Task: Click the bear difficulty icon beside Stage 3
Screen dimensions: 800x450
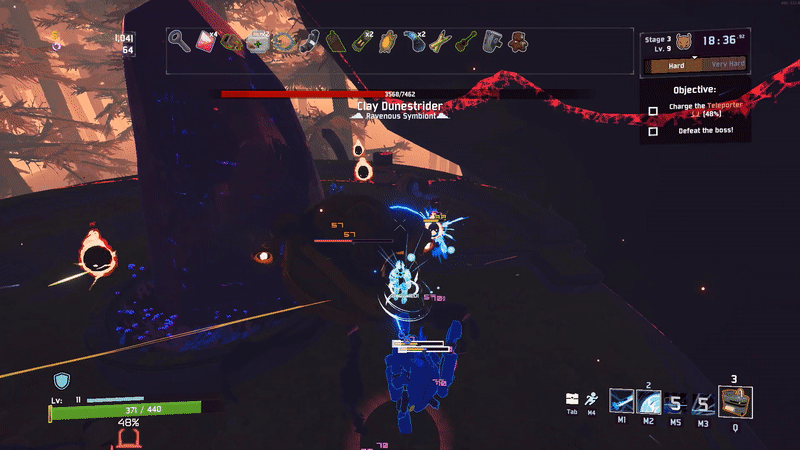Action: click(686, 42)
